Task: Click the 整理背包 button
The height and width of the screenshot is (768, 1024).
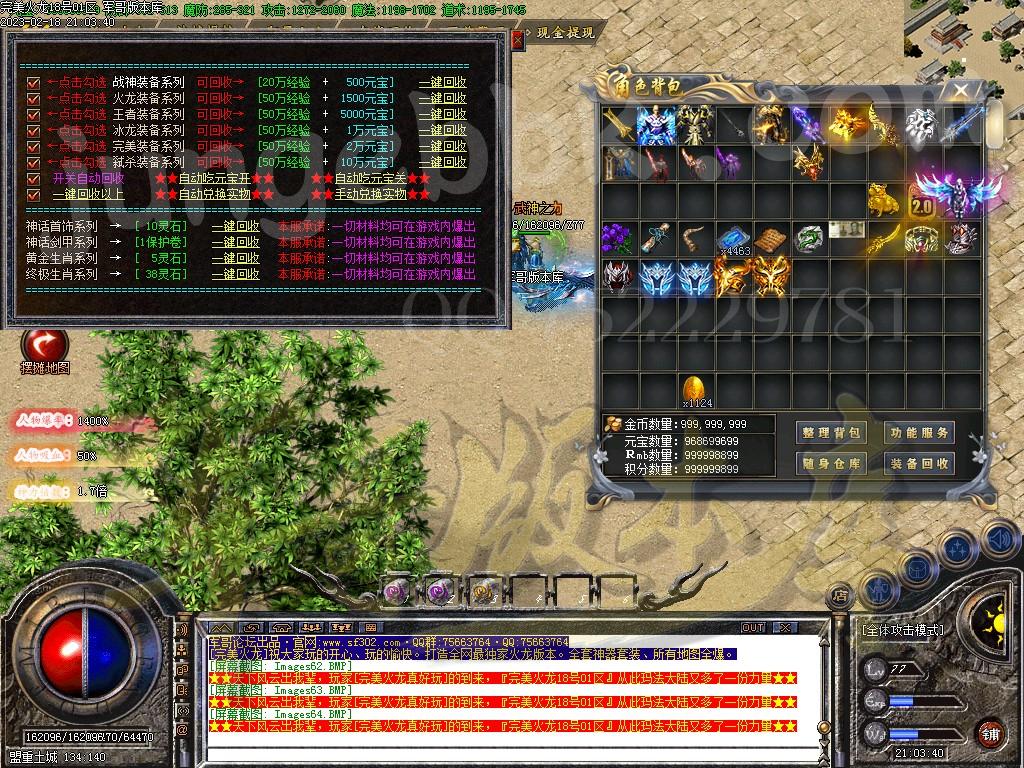Action: [831, 433]
